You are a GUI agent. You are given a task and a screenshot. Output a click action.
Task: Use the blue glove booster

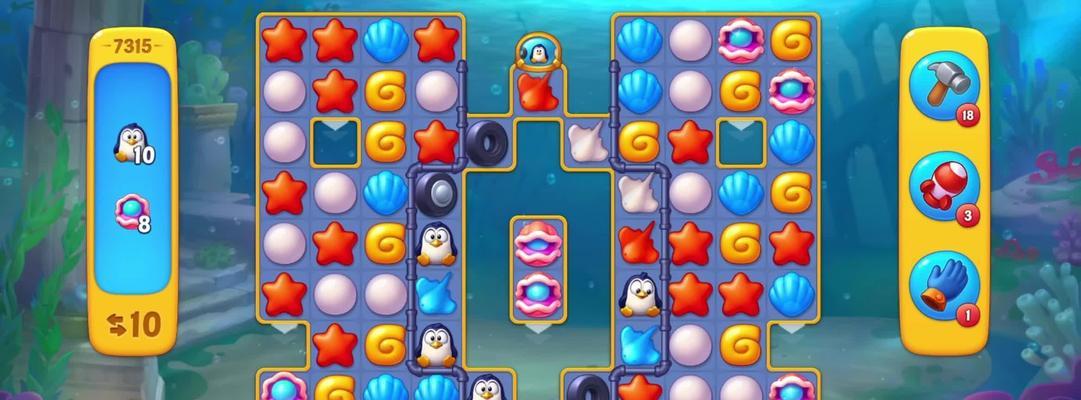pyautogui.click(x=943, y=284)
